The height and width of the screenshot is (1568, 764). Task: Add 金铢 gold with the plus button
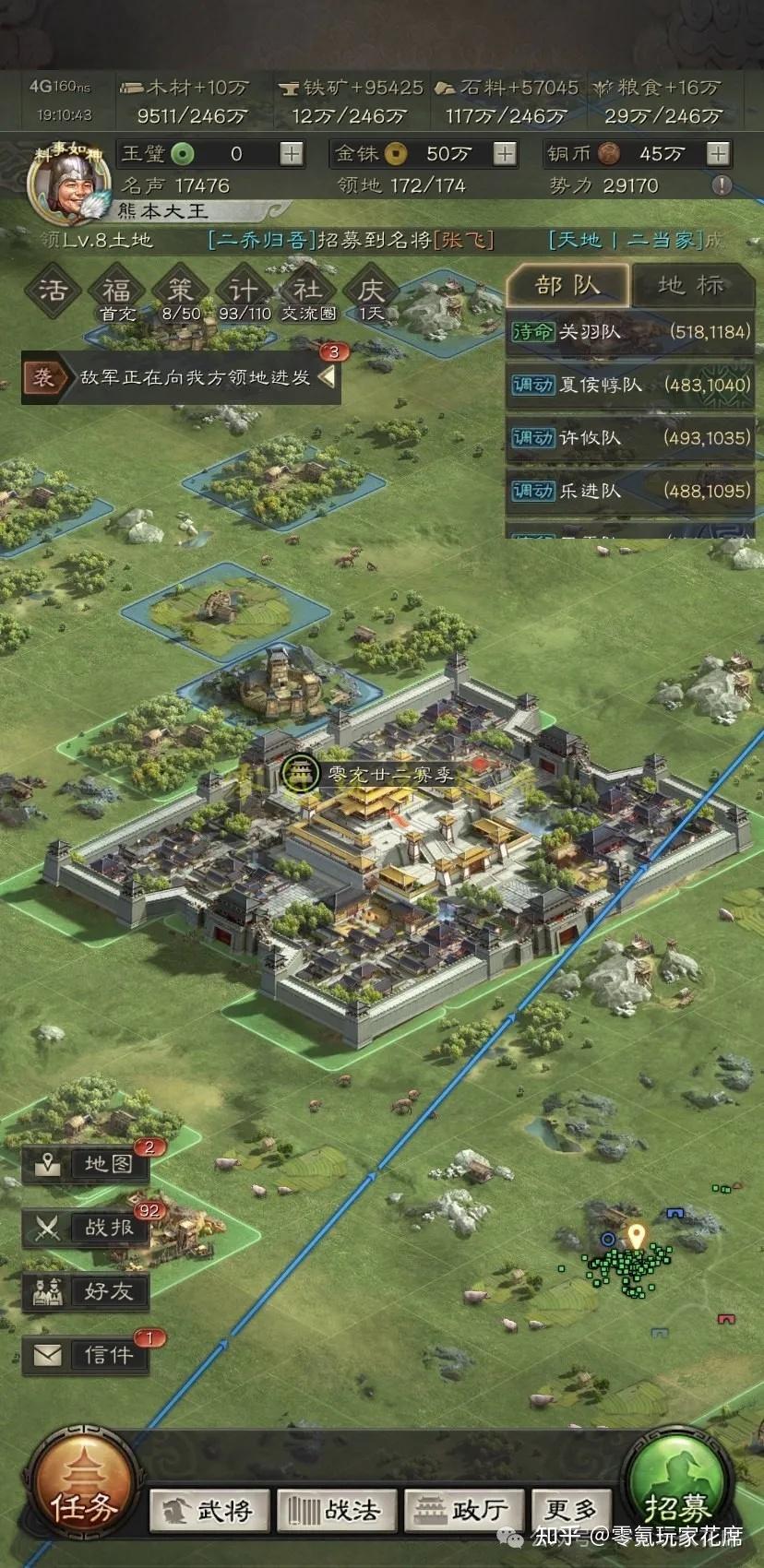[x=505, y=153]
